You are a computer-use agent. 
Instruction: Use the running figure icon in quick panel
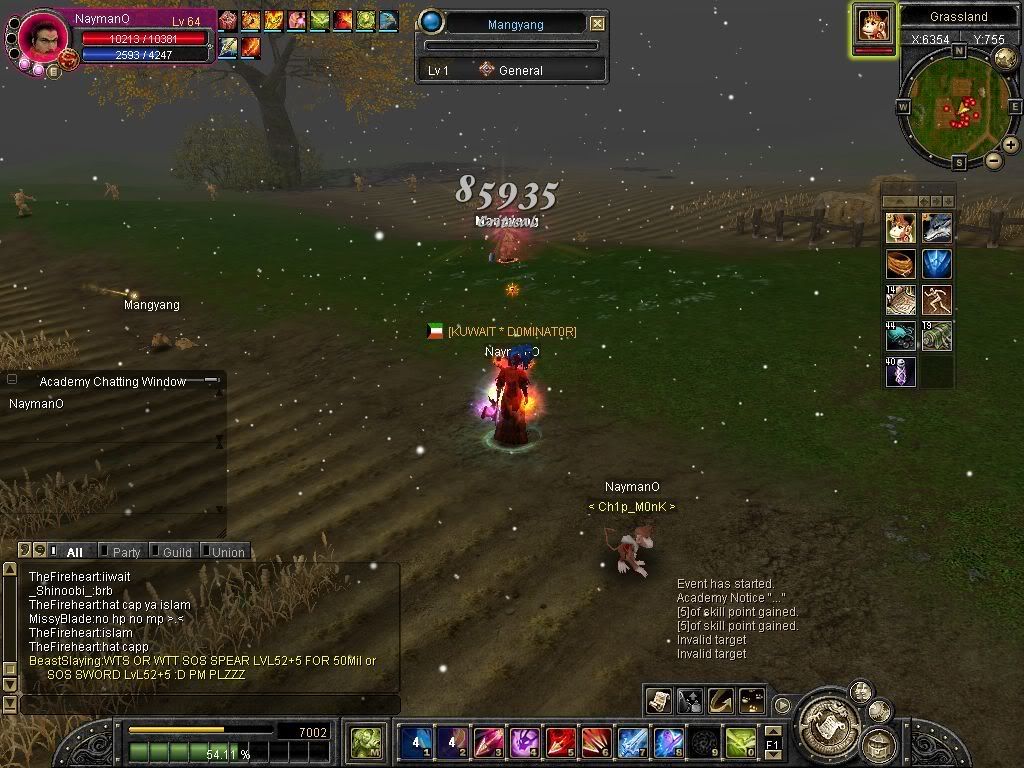937,300
